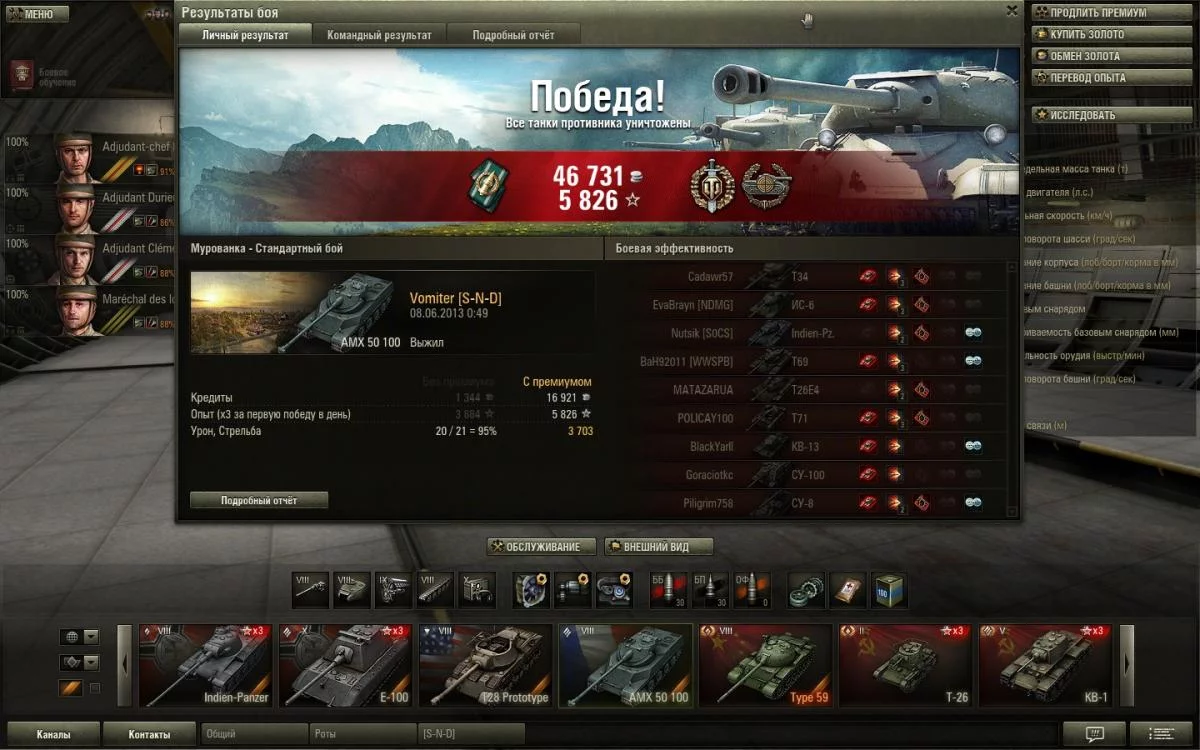Choose the E-100 tank

point(345,665)
